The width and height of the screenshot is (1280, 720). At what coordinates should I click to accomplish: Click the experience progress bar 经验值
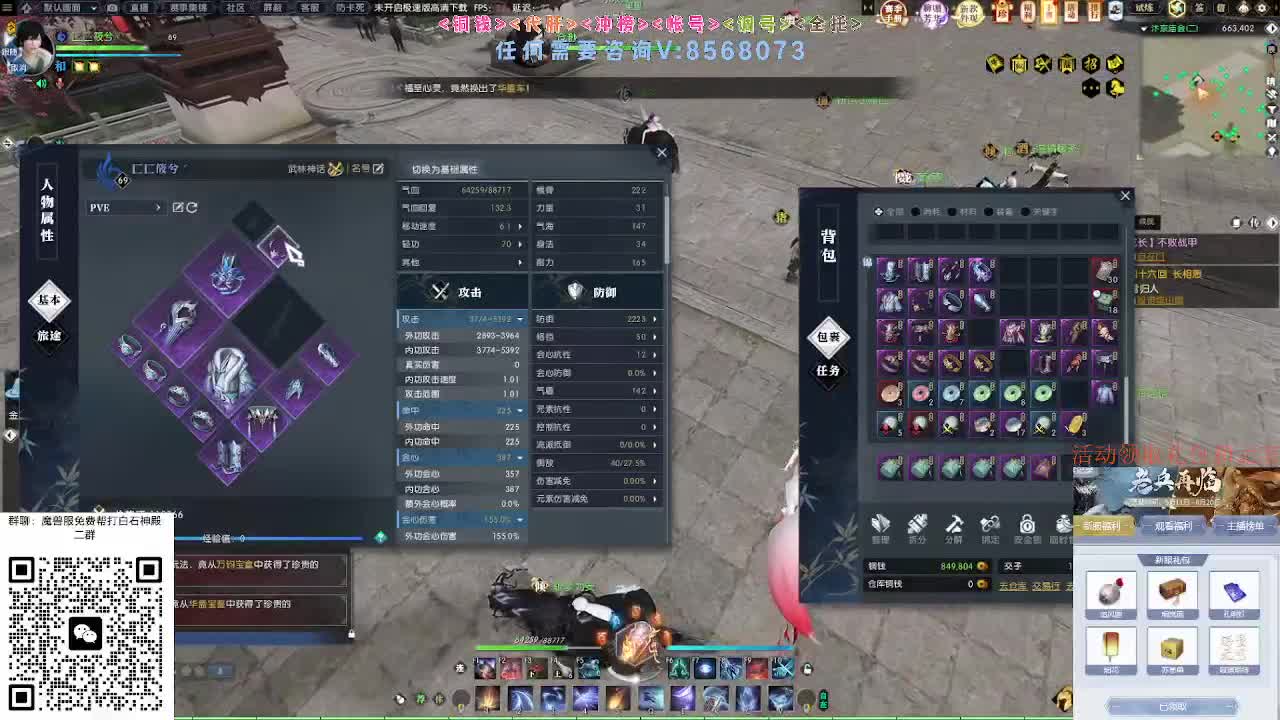click(240, 538)
